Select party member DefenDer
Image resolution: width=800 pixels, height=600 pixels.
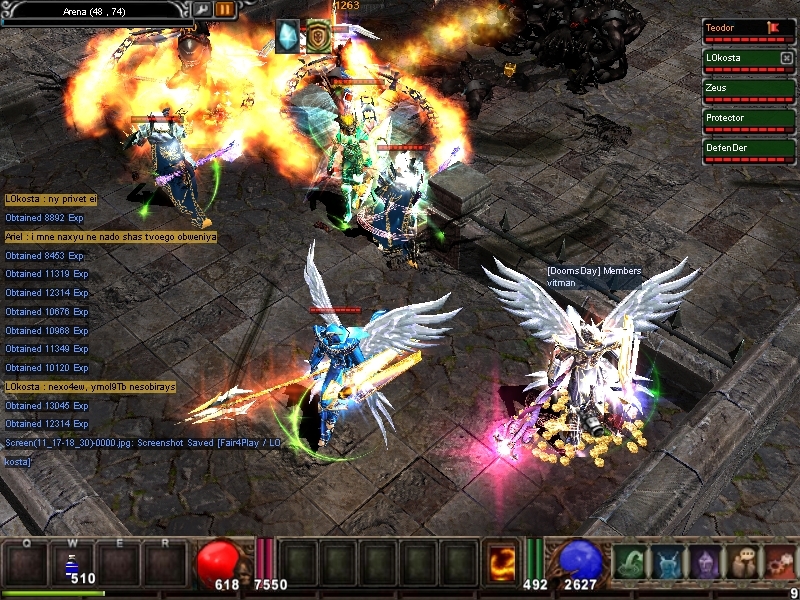(749, 150)
